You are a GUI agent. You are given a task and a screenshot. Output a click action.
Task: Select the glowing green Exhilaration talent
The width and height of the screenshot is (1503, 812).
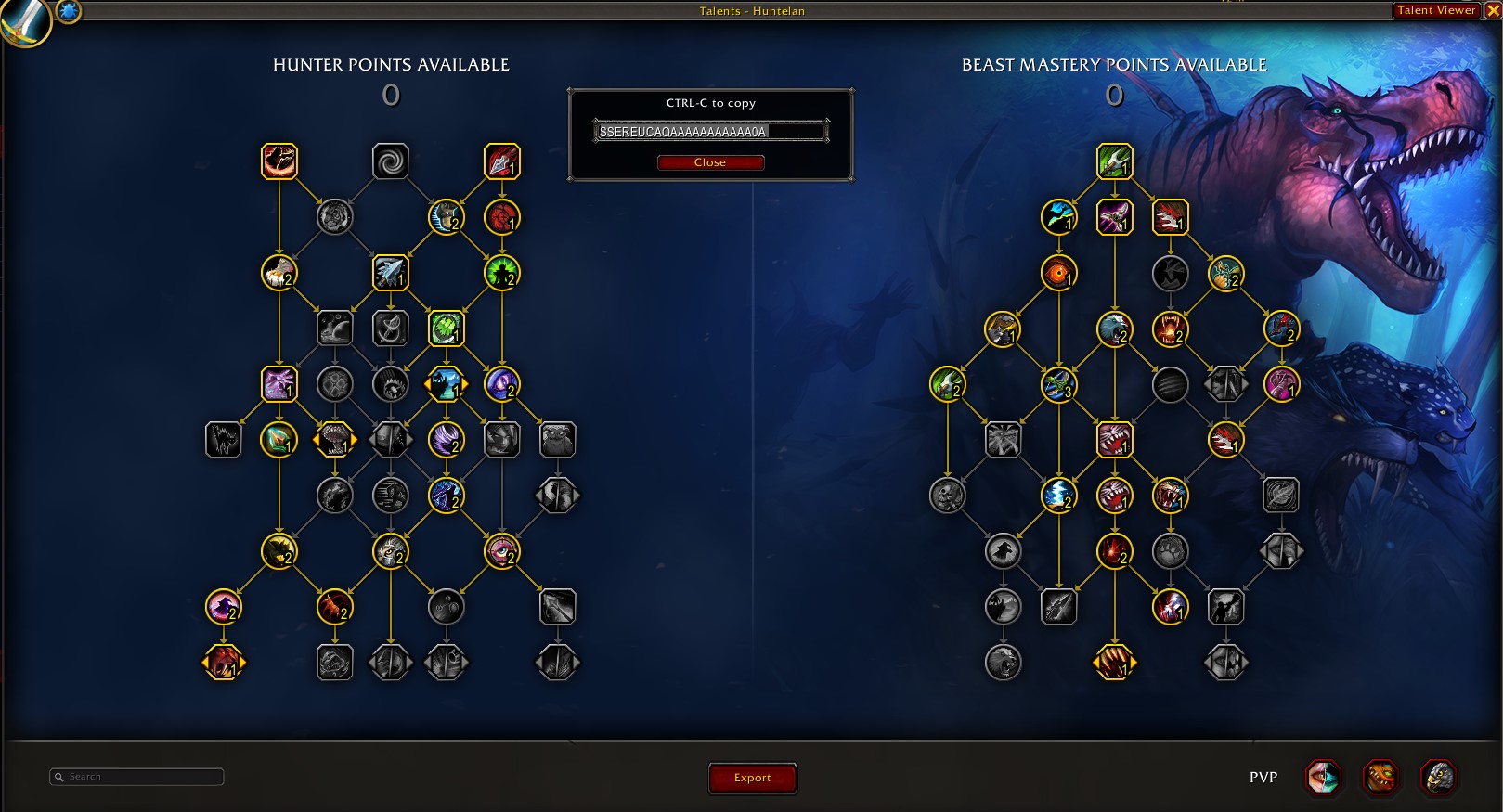(501, 272)
